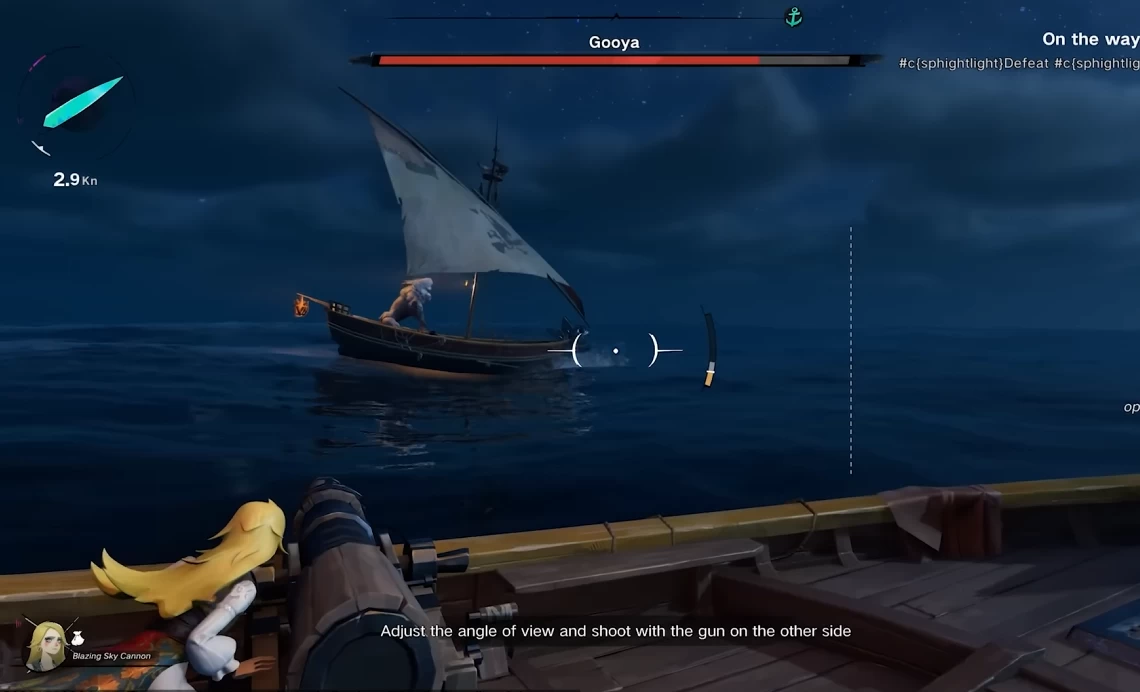Open the "On the way" quest tracker

tap(1089, 40)
